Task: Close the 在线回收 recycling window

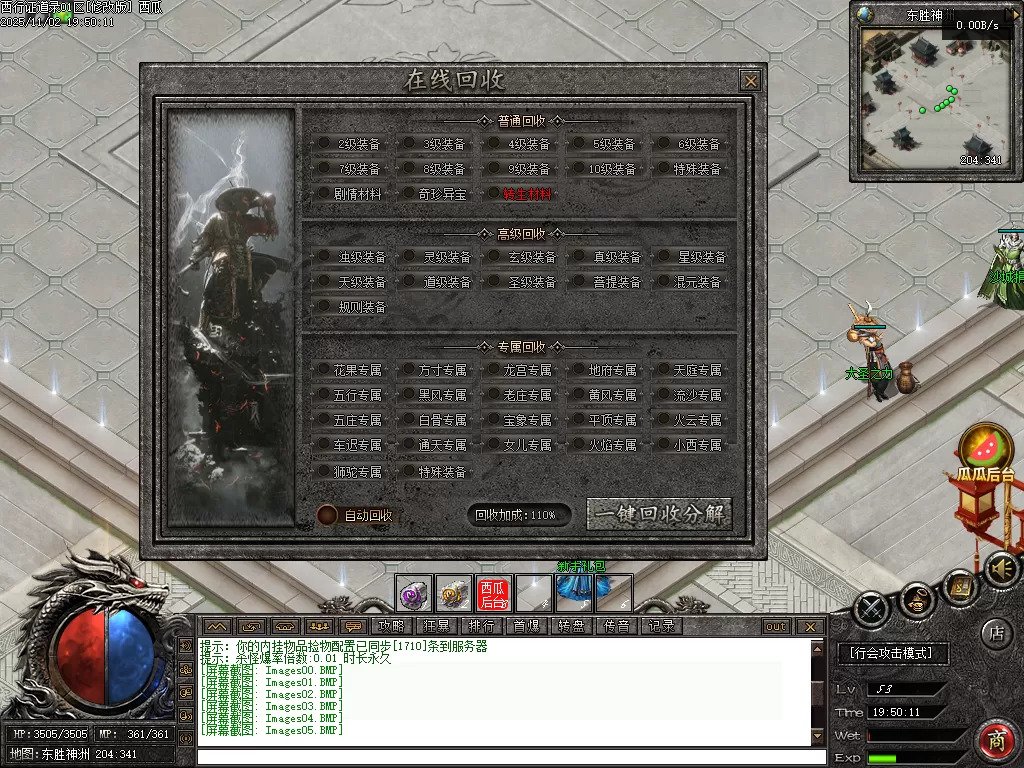Action: click(x=750, y=81)
